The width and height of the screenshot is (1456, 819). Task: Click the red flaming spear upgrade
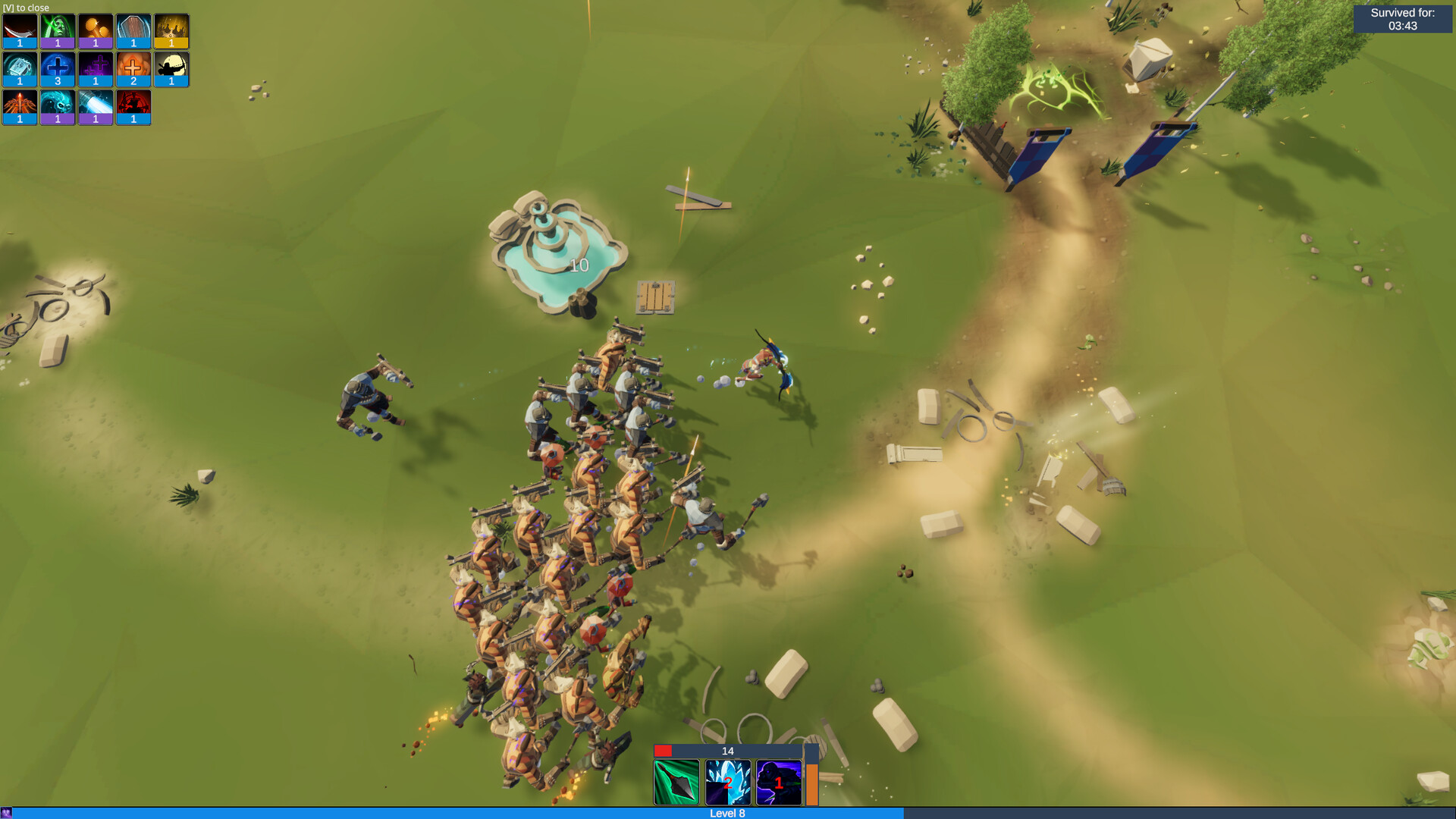[x=19, y=103]
